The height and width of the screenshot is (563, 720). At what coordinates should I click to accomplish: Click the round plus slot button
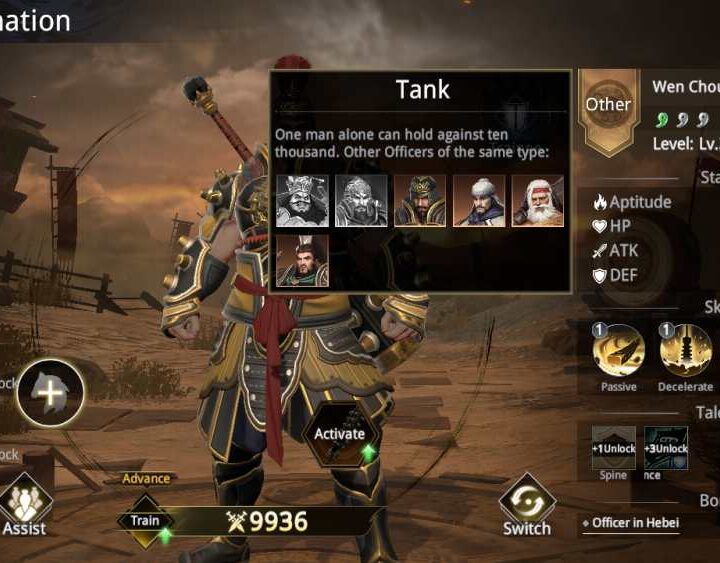pos(50,391)
